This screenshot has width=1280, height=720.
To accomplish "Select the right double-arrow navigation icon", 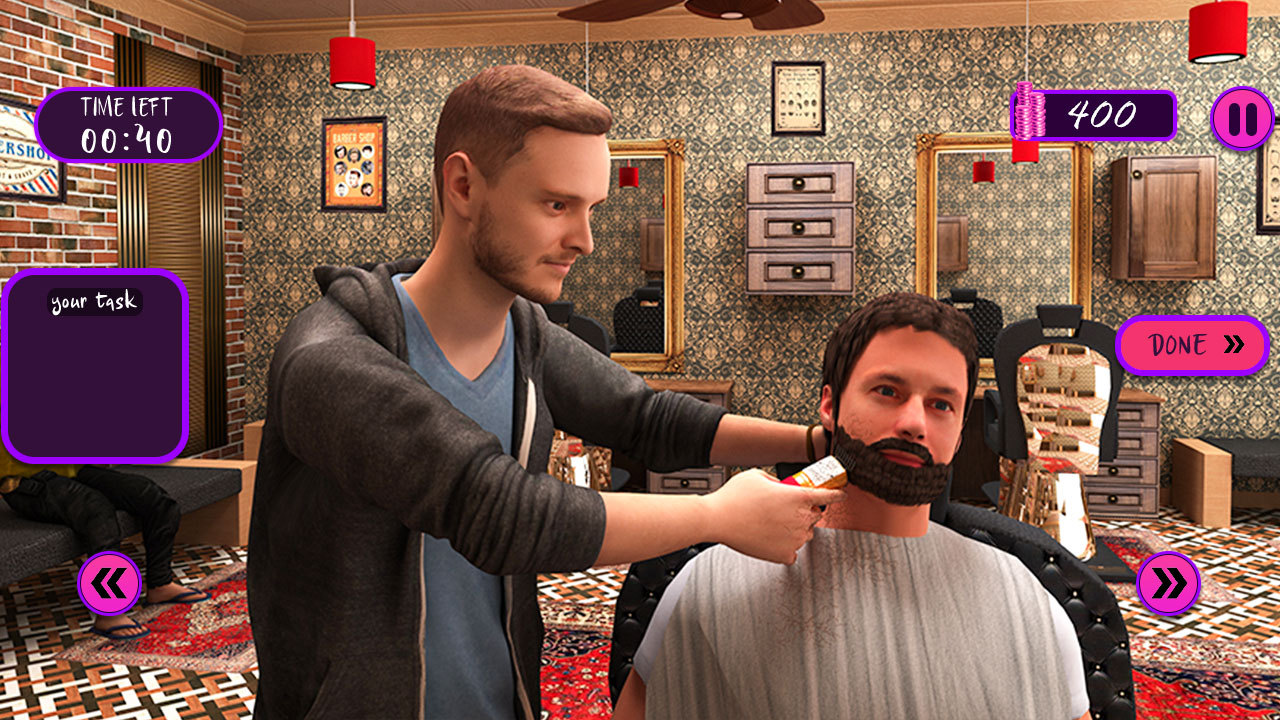I will click(1168, 582).
